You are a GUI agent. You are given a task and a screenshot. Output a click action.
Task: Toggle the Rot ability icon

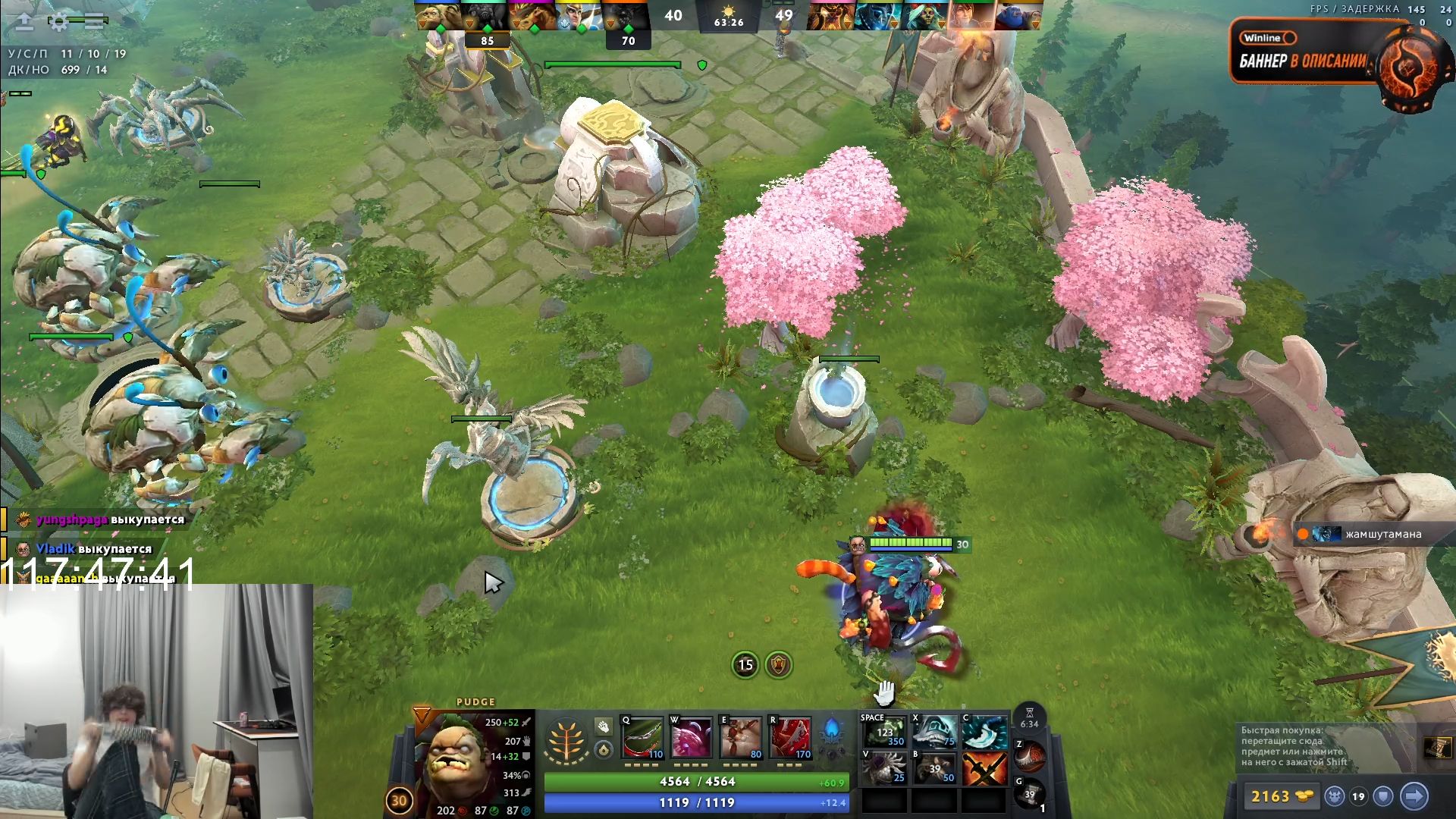point(691,737)
